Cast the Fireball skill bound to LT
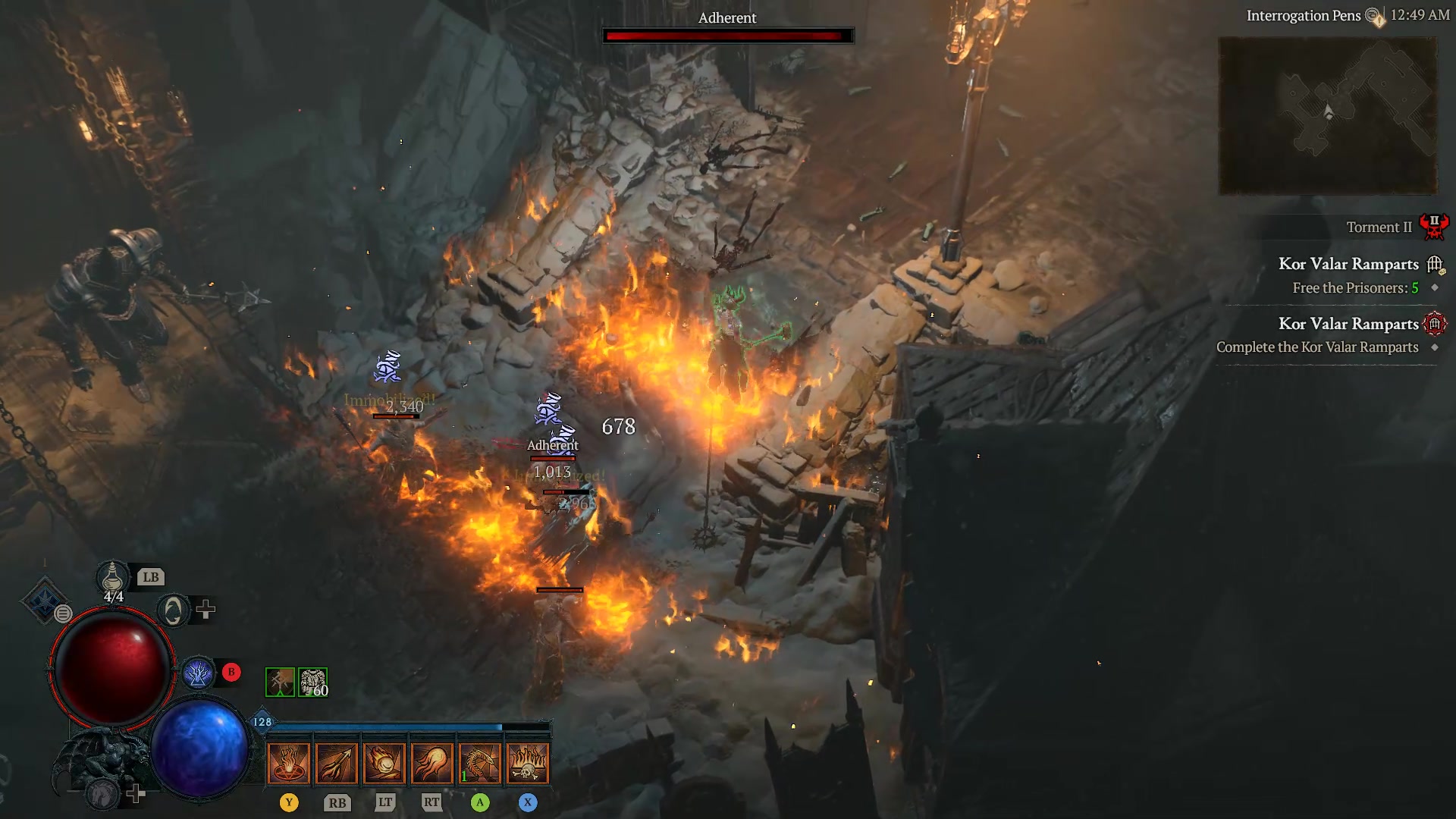The width and height of the screenshot is (1456, 819). coord(385,764)
